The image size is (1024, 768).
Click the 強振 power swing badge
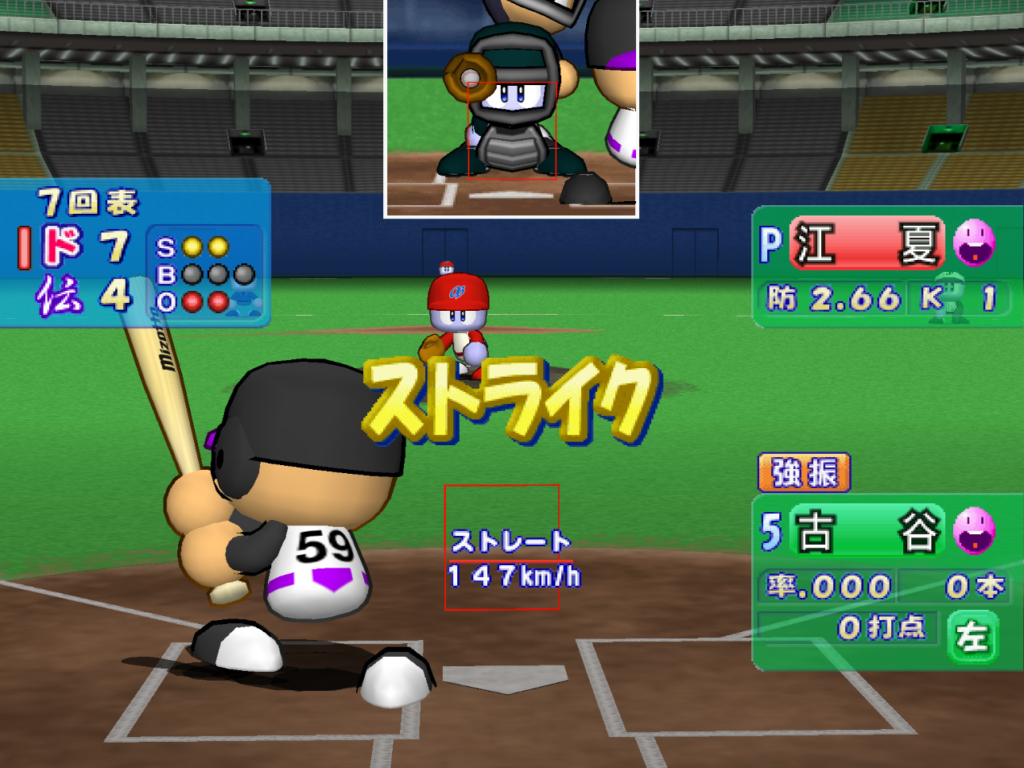coord(804,473)
